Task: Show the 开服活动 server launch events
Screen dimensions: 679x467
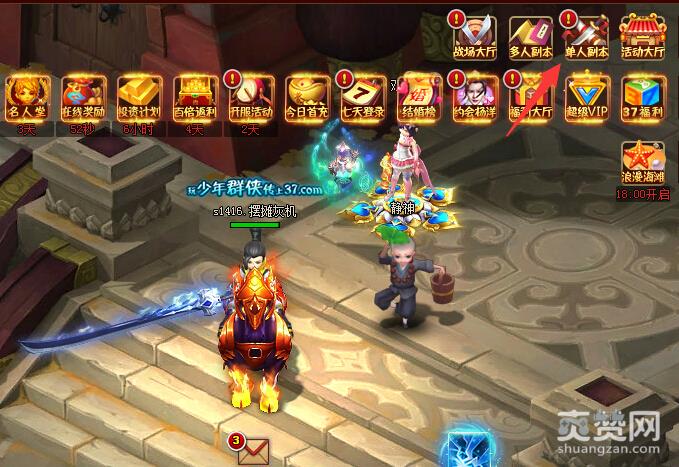Action: 251,97
